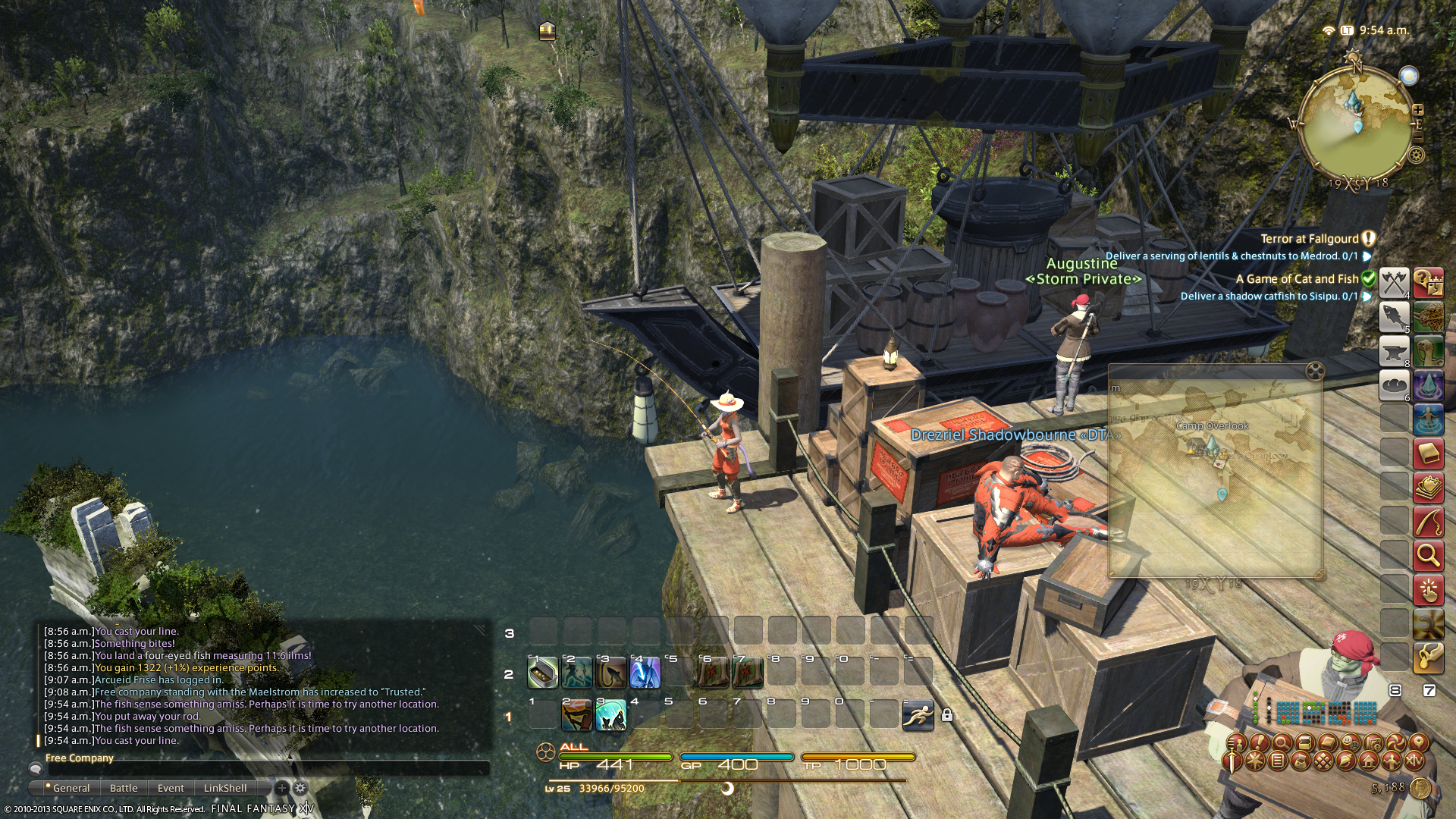The height and width of the screenshot is (819, 1456).
Task: Select the Event chat tab
Action: pyautogui.click(x=171, y=788)
